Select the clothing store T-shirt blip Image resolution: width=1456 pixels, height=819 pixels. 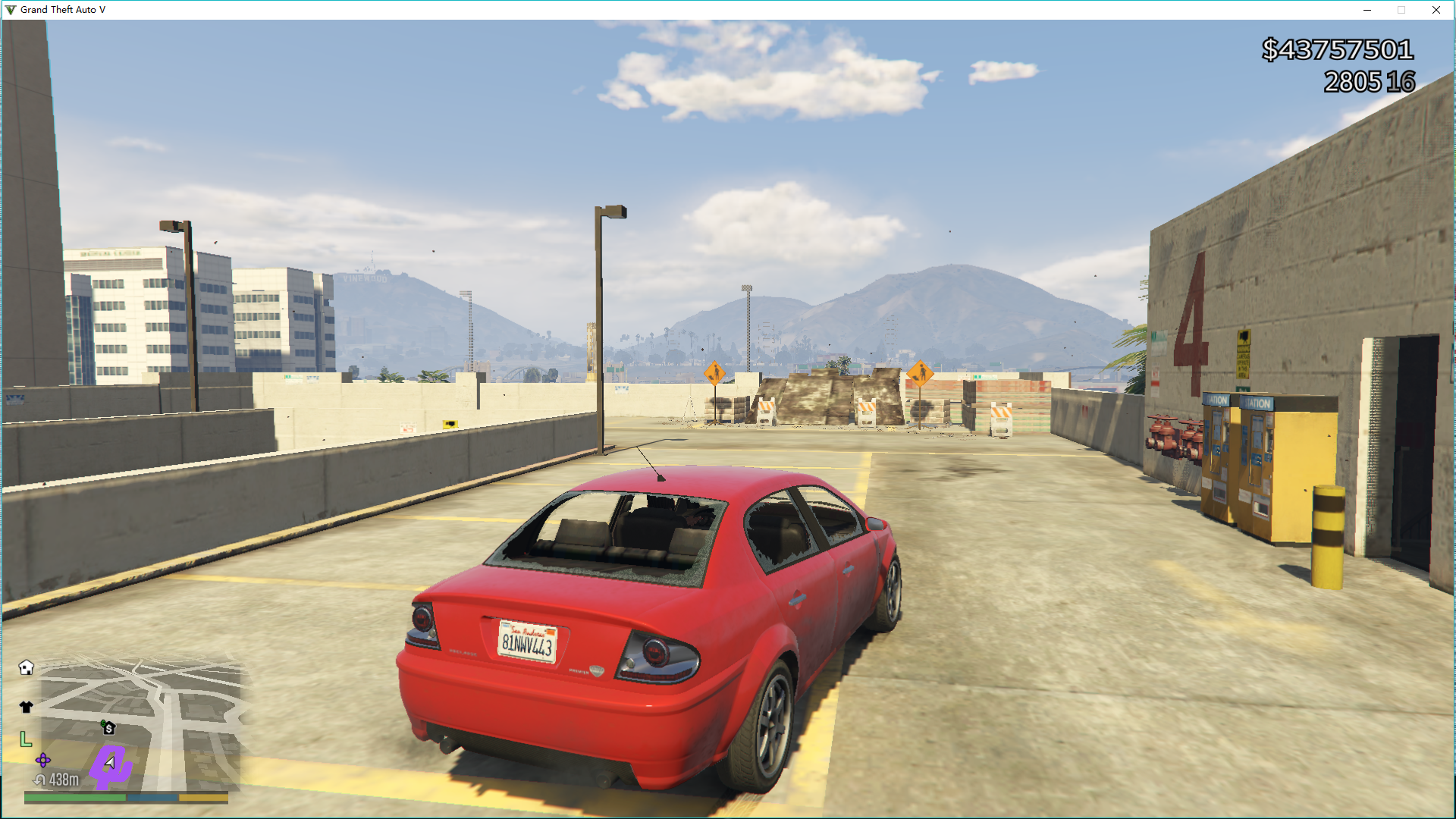coord(27,707)
